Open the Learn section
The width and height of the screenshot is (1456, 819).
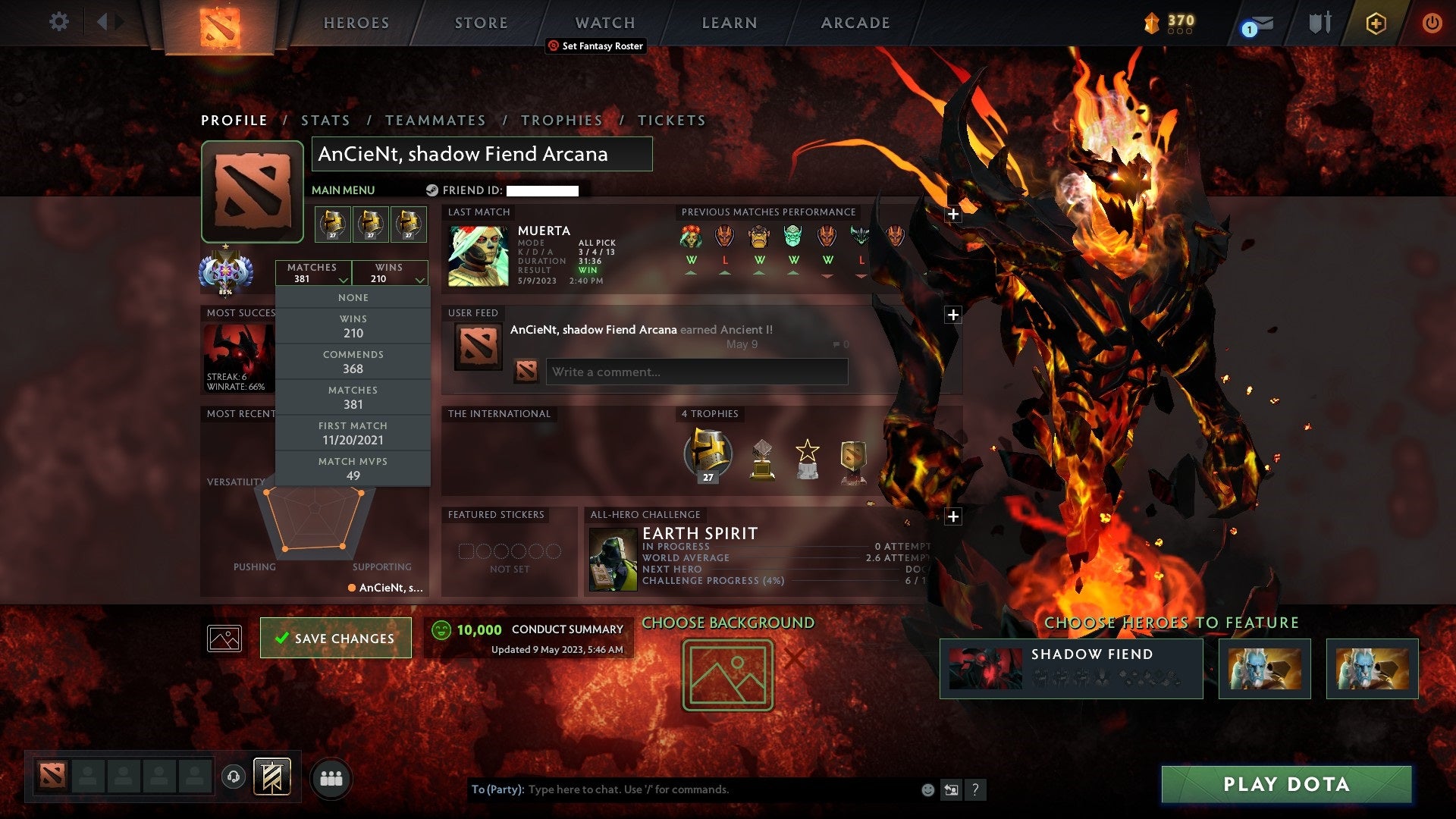coord(729,23)
